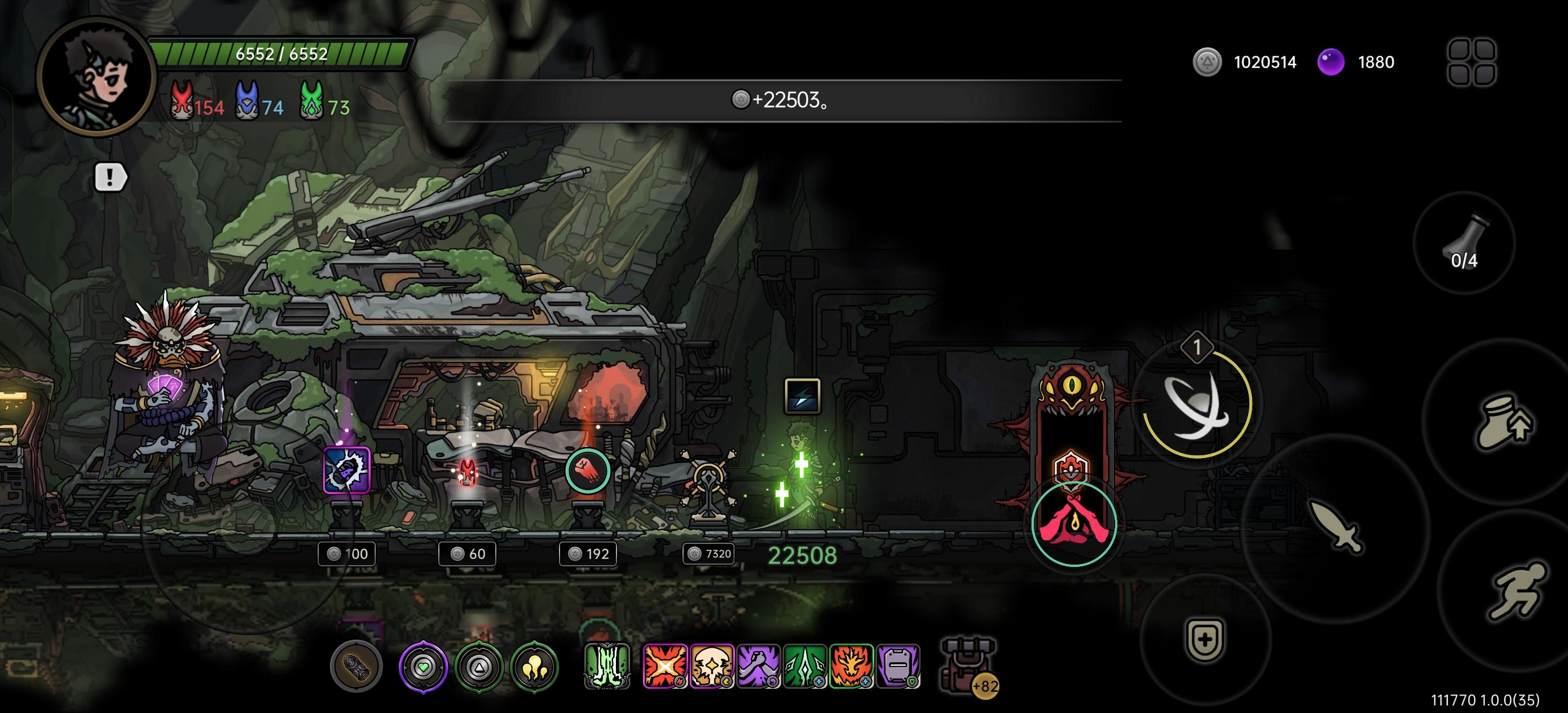Use the potion flask showing 0/4
The image size is (1568, 713).
(x=1463, y=244)
